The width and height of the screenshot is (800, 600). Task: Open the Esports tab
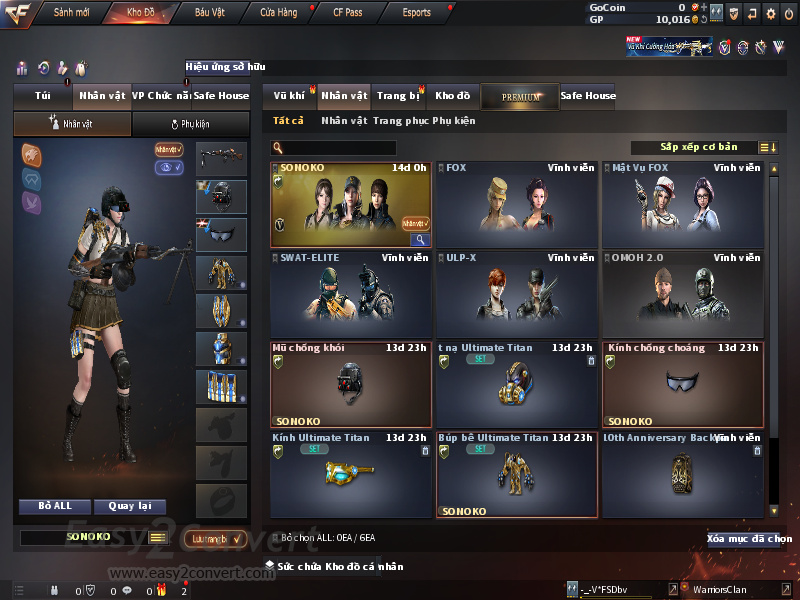[x=416, y=13]
